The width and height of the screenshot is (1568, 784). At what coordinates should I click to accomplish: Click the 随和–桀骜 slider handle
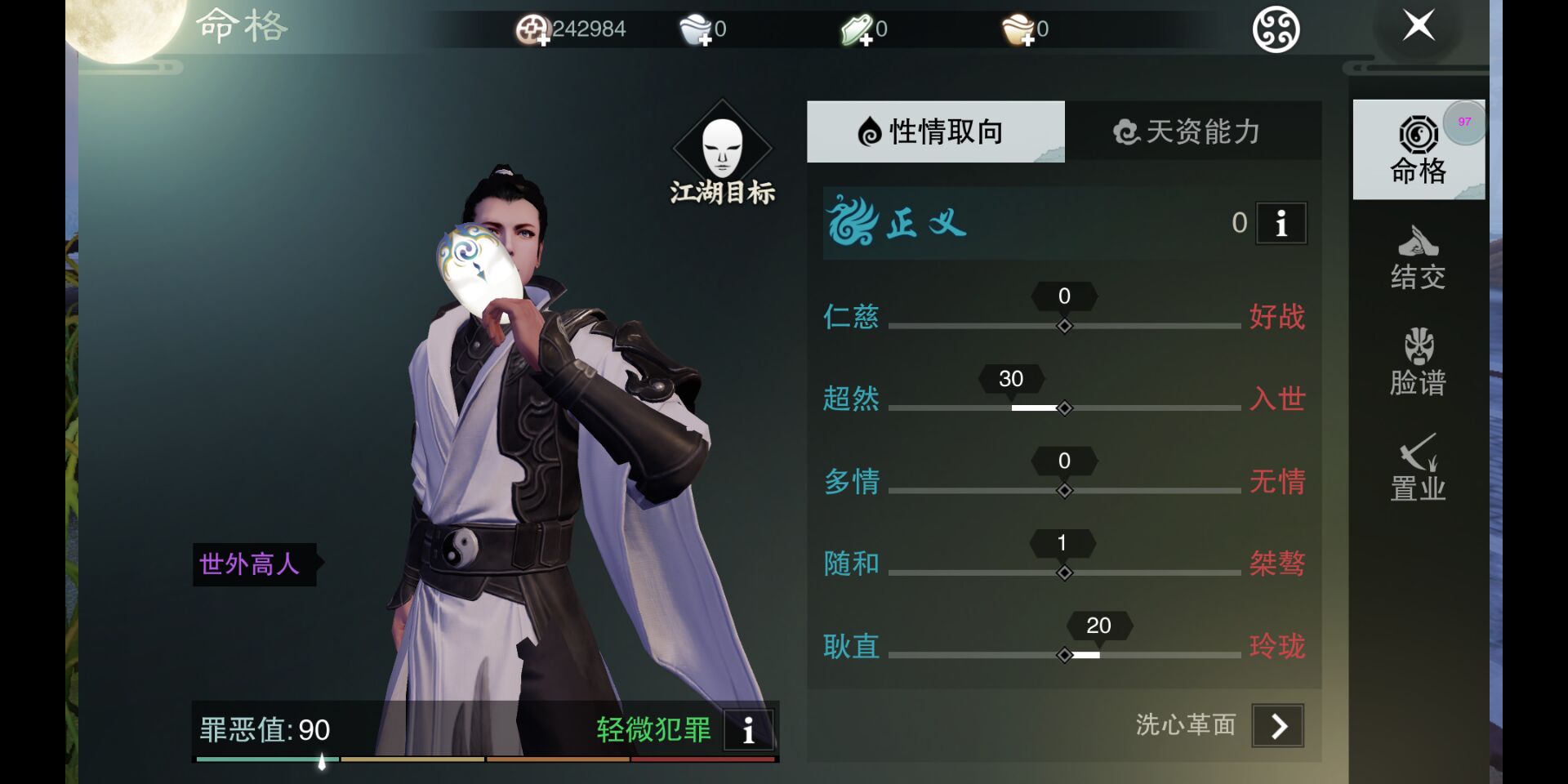point(1064,573)
